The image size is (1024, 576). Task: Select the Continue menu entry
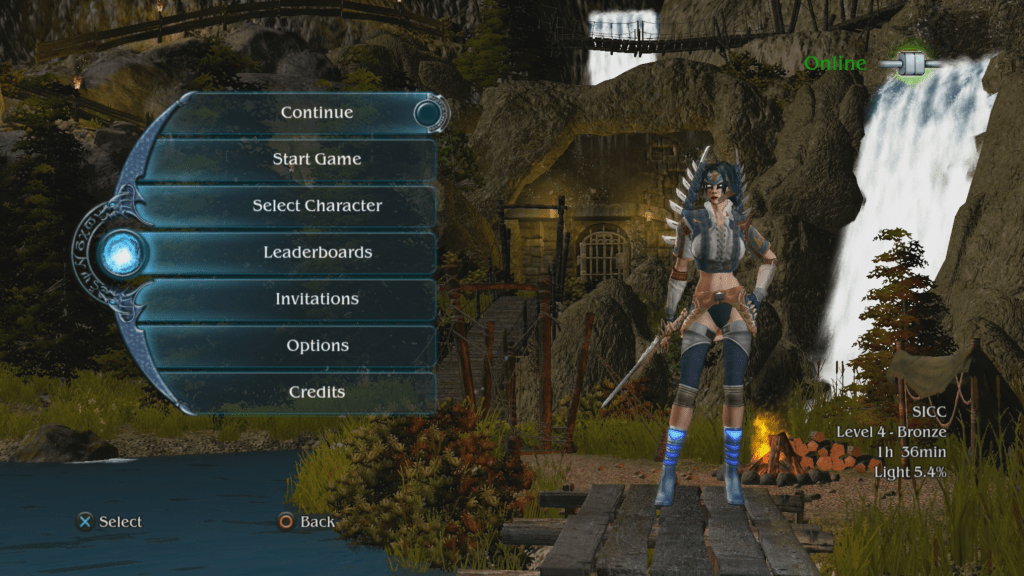coord(316,113)
